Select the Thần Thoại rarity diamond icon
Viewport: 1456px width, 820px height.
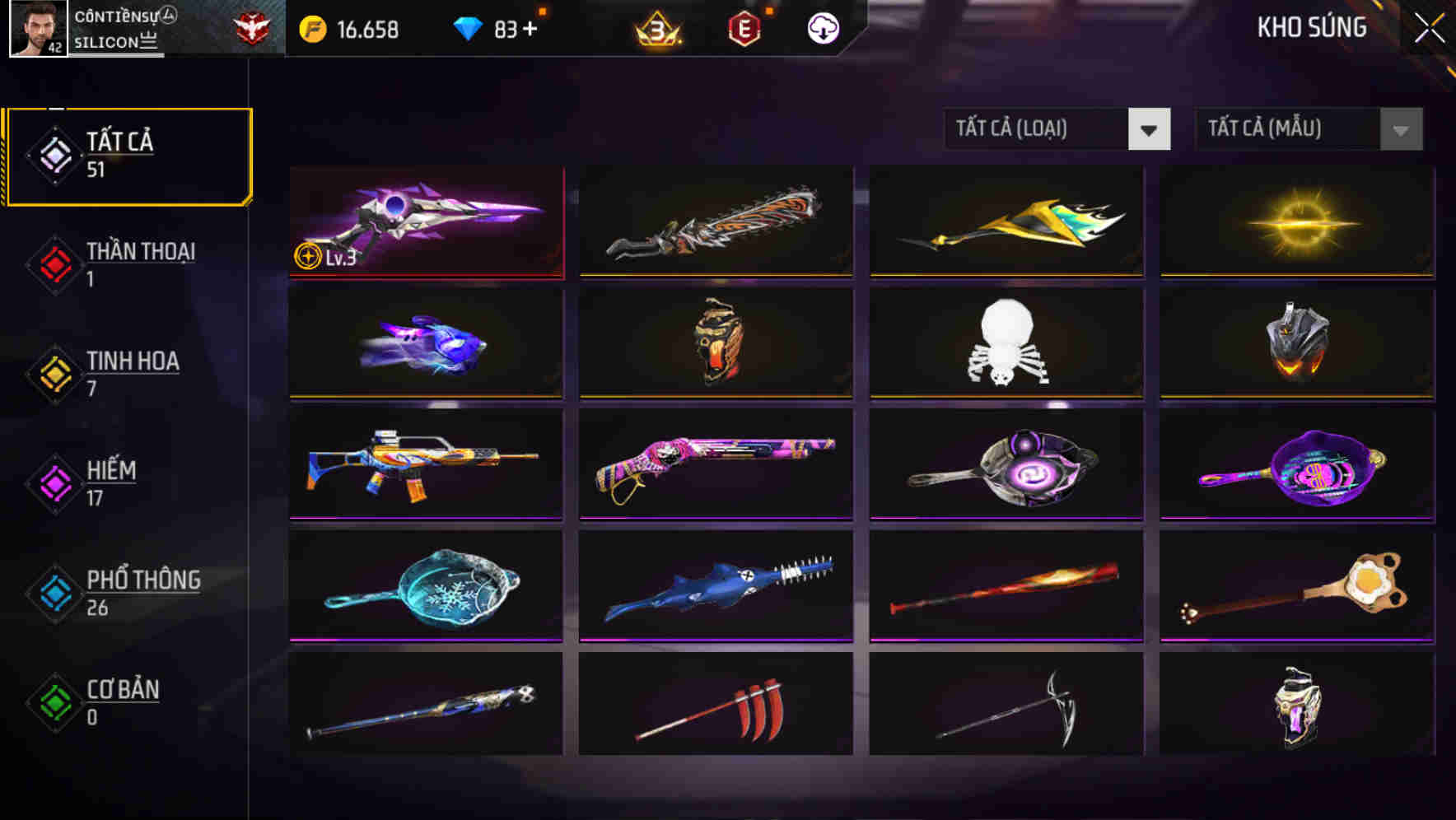pyautogui.click(x=54, y=263)
